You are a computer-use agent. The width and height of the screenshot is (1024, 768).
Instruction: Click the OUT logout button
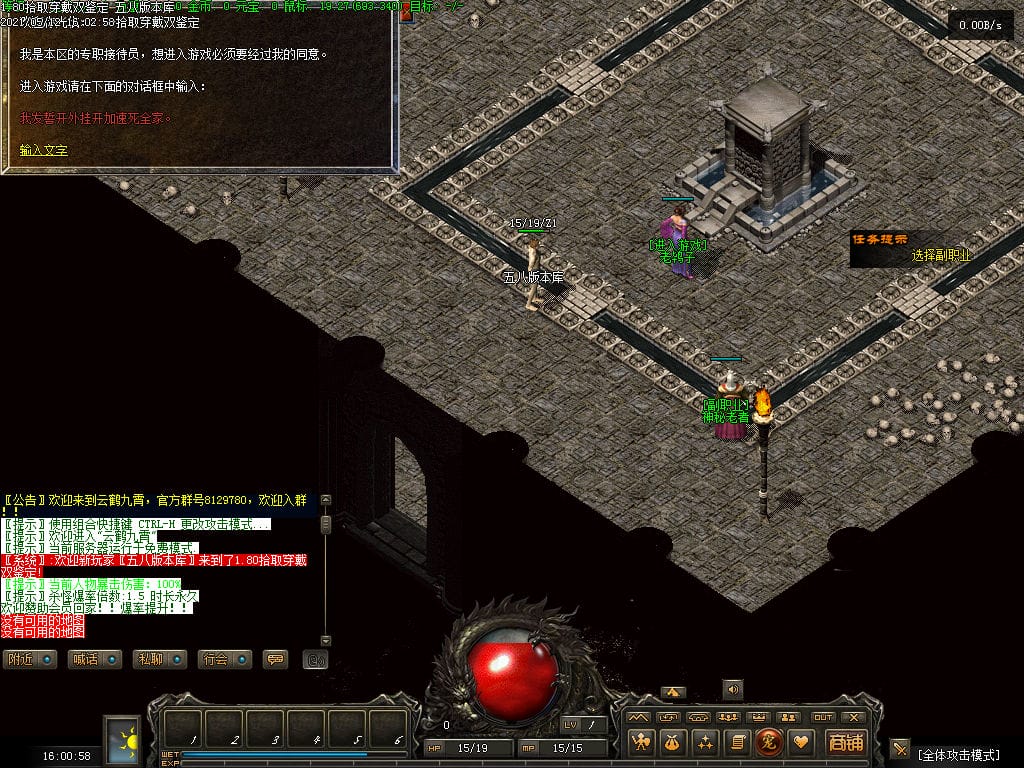click(x=823, y=717)
